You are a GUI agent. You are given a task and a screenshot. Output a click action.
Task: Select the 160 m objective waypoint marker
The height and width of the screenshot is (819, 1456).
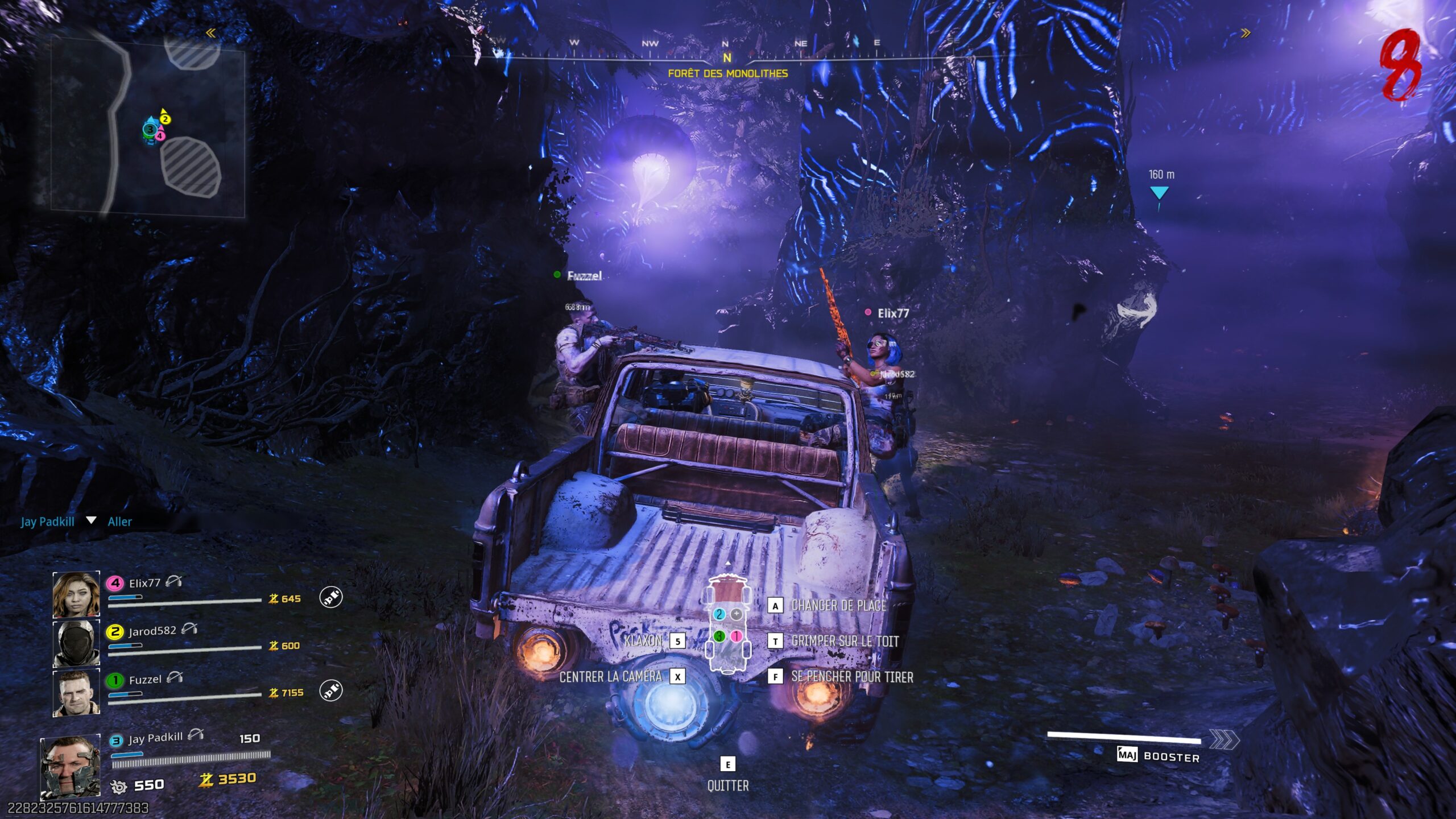tap(1159, 193)
